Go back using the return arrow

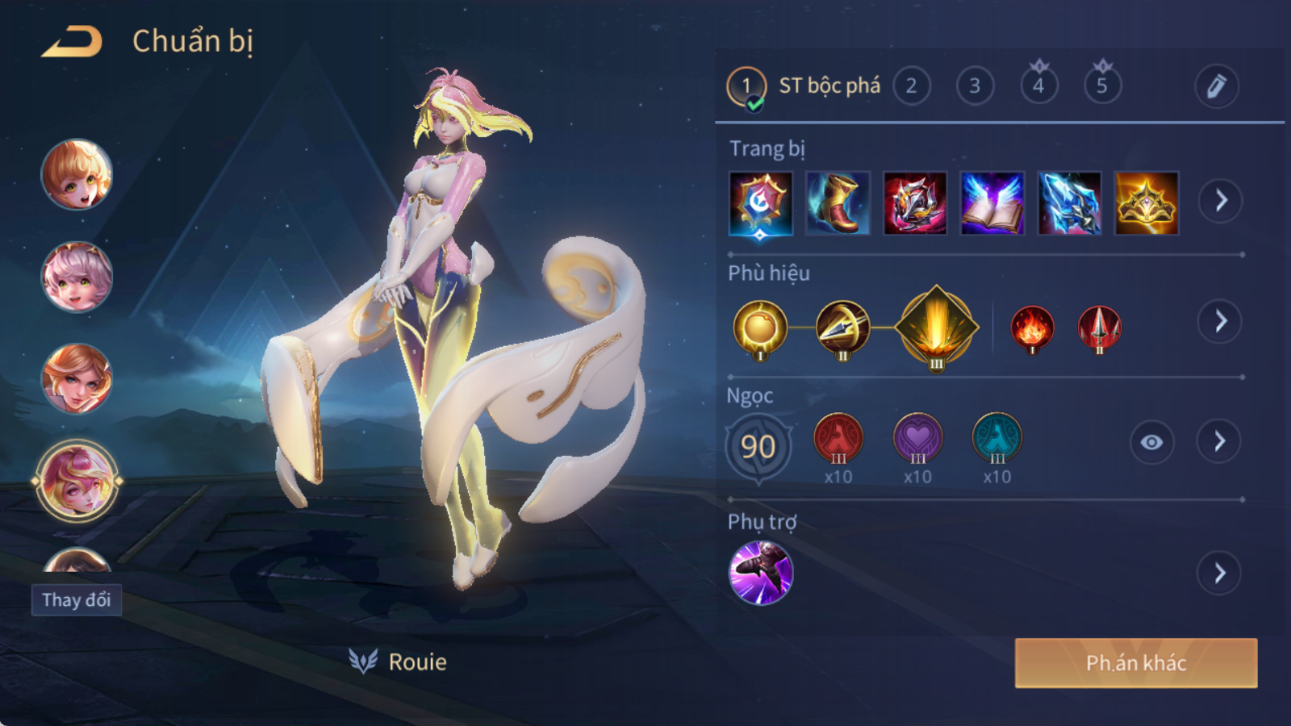point(72,42)
